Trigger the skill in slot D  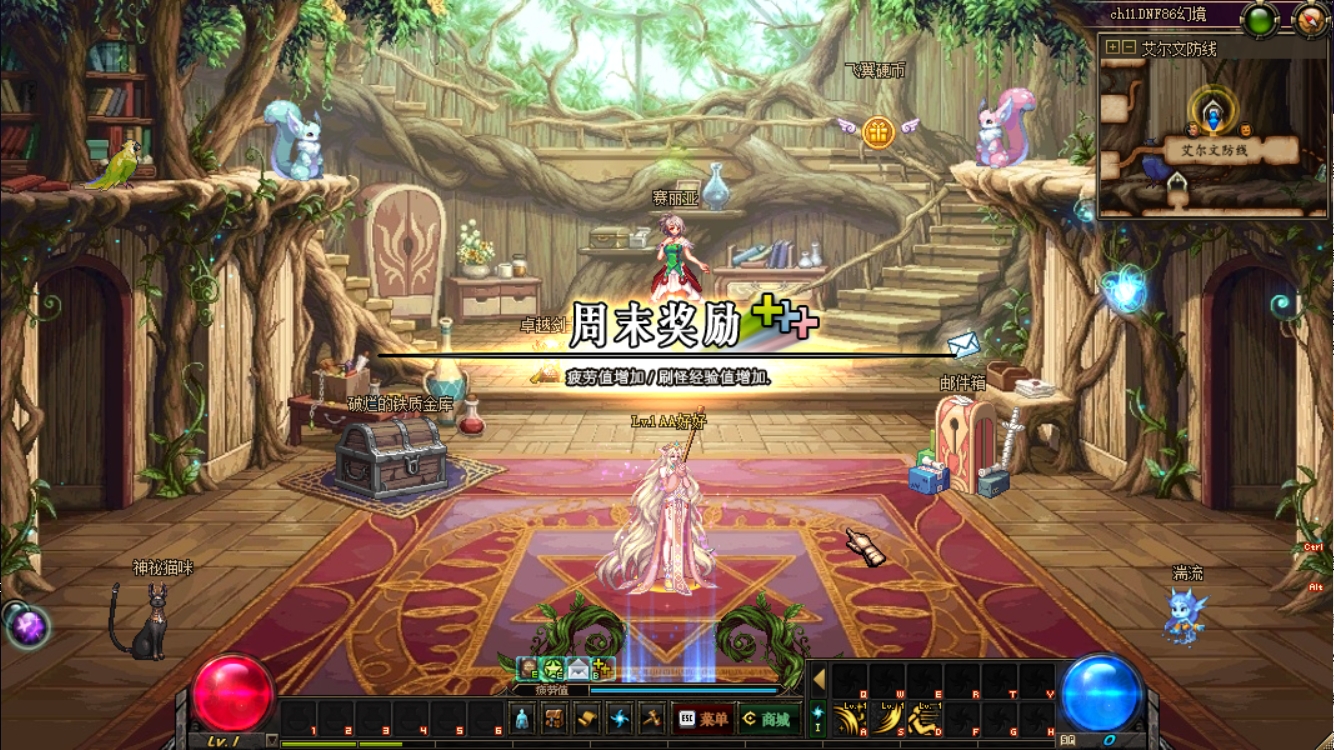(925, 718)
